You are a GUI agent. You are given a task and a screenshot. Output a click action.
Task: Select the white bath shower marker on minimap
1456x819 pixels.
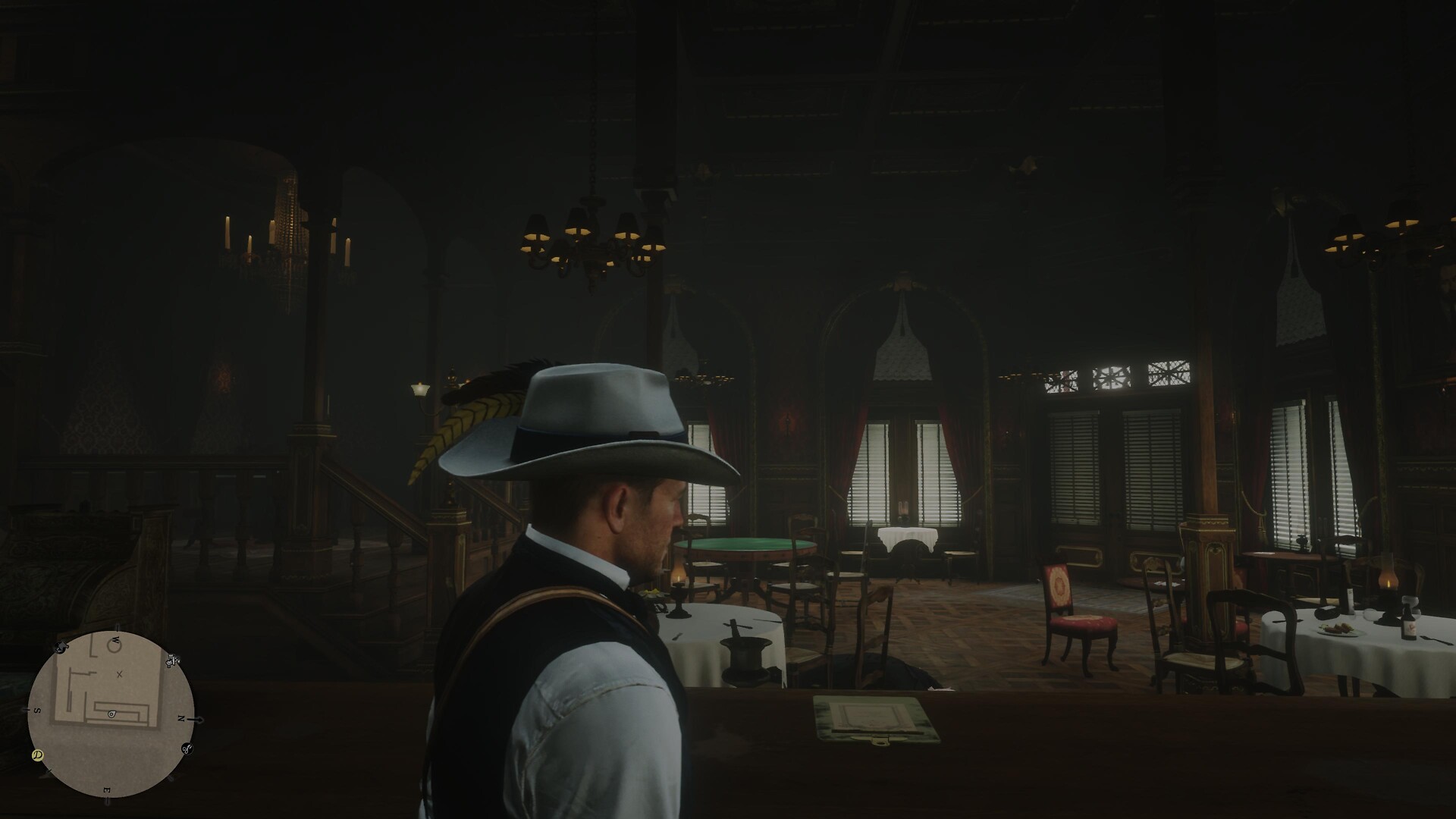[x=174, y=660]
